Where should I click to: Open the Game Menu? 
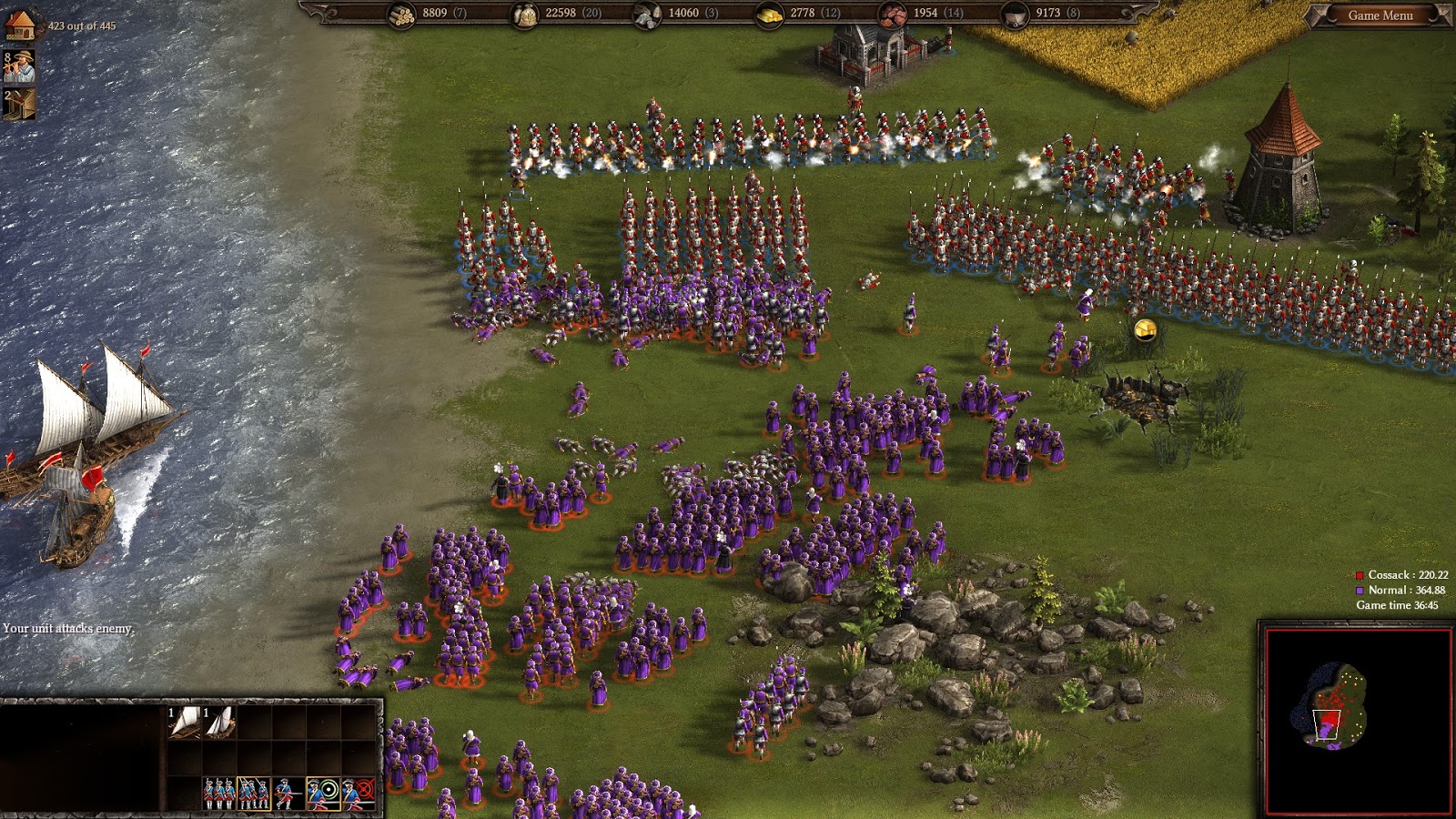point(1379,15)
